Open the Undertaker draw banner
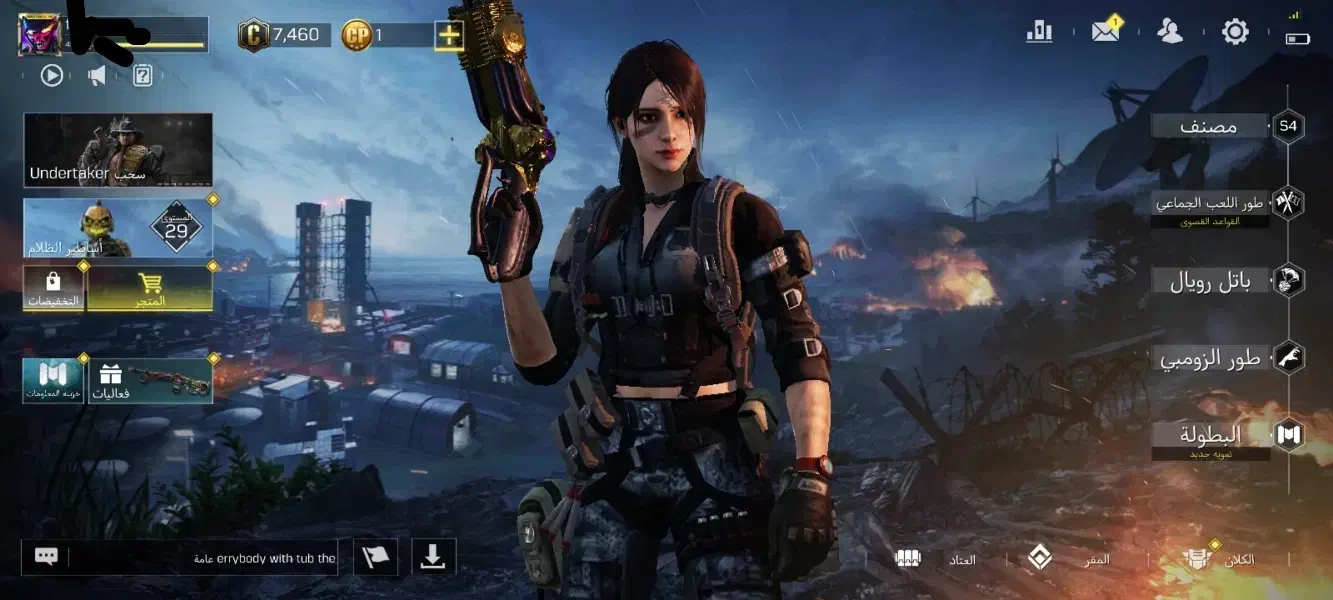This screenshot has height=600, width=1333. (x=118, y=150)
